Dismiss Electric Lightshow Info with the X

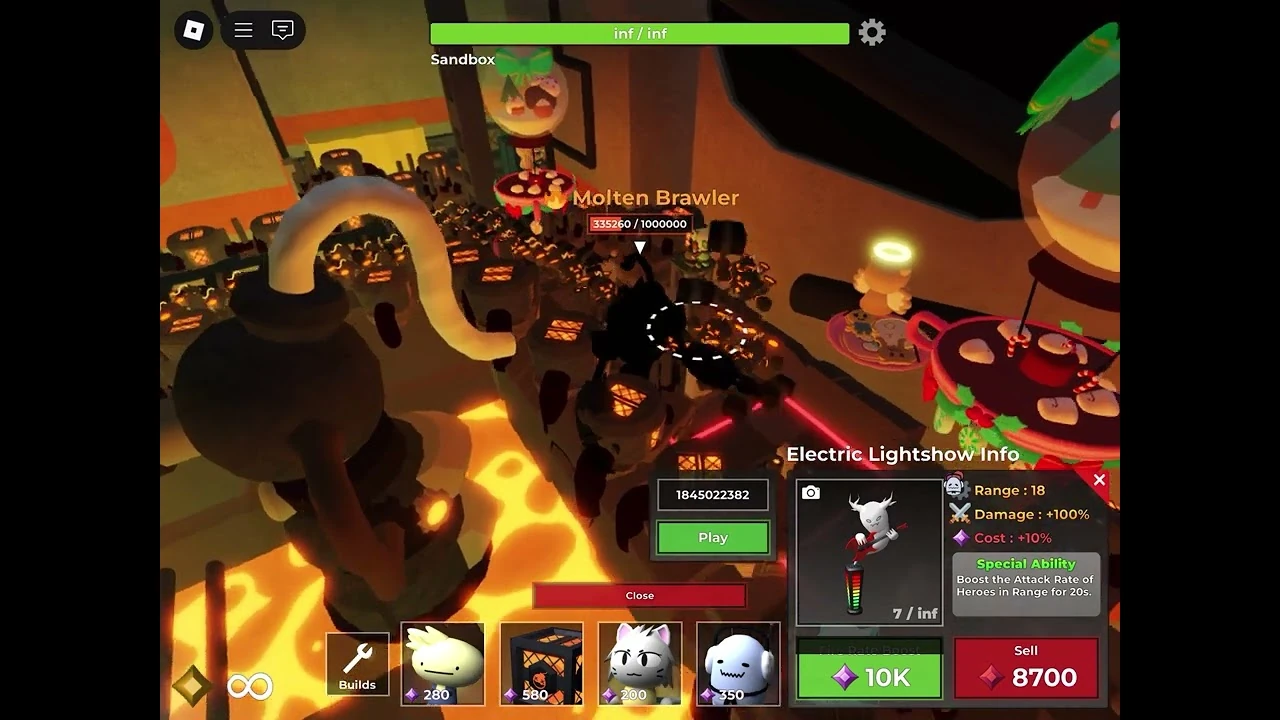click(x=1099, y=480)
